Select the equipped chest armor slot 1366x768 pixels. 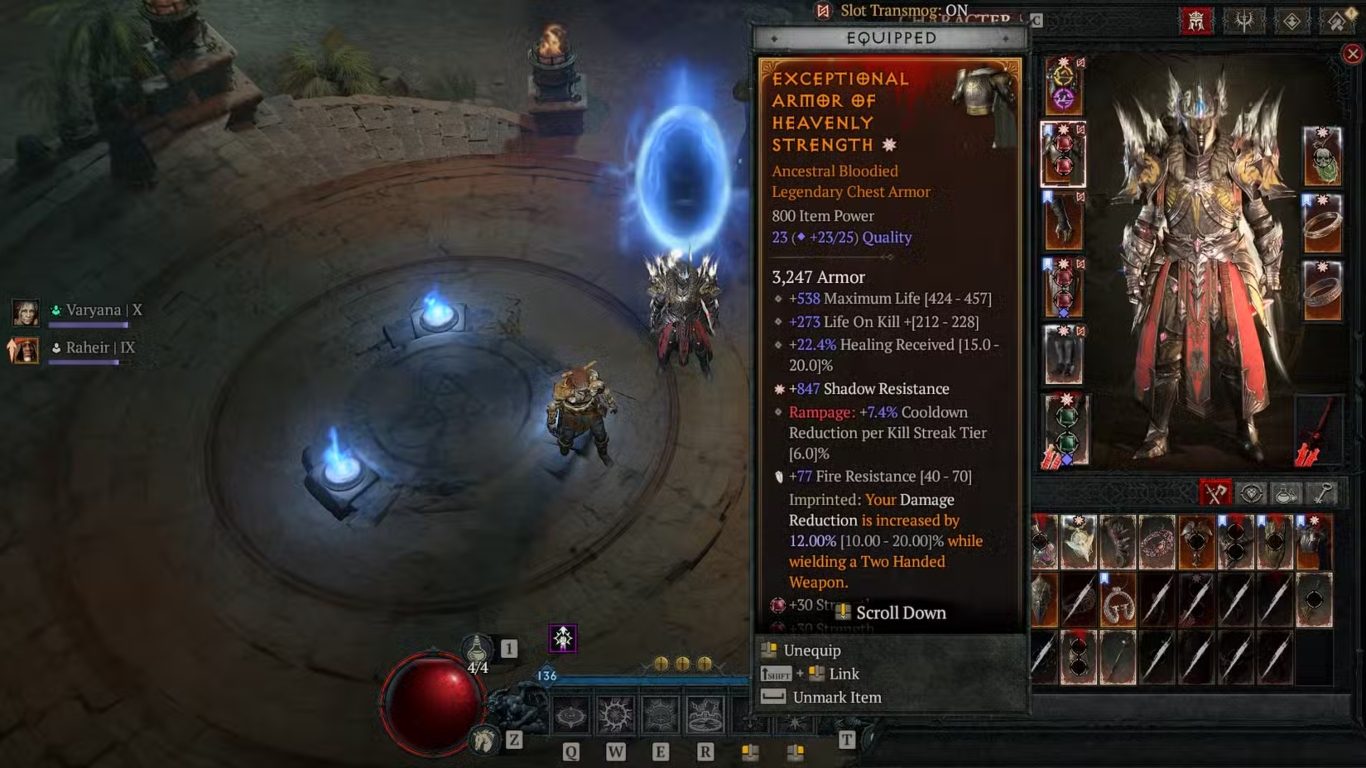[1063, 154]
